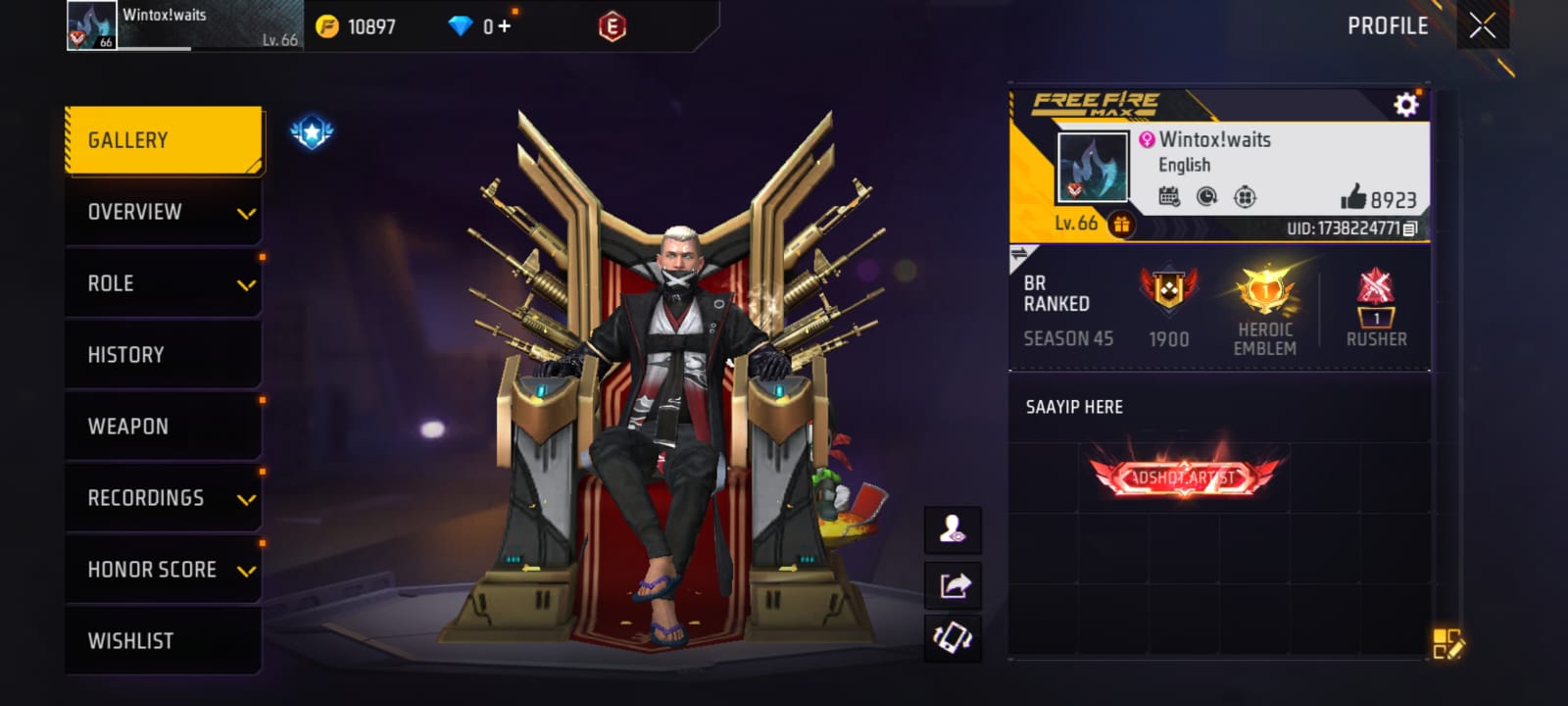Switch to the GALLERY tab
This screenshot has height=706, width=1568.
coord(163,139)
